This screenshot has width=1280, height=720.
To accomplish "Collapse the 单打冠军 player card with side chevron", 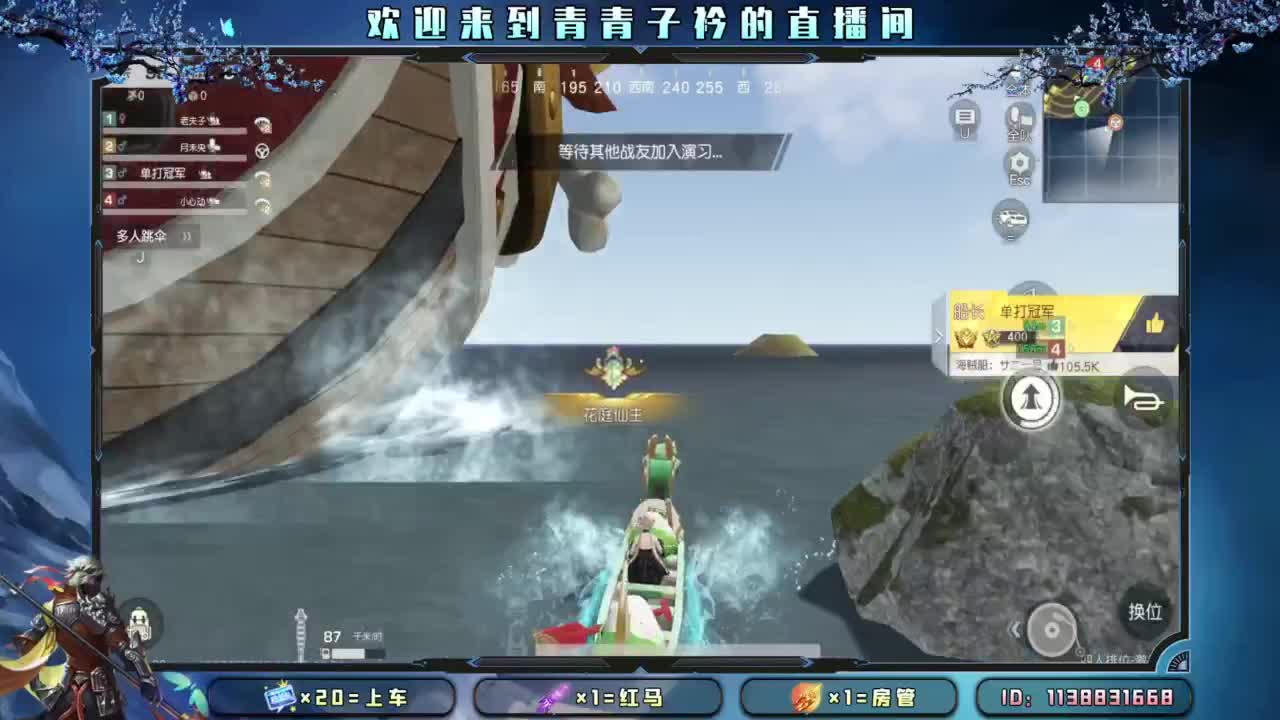I will point(938,337).
